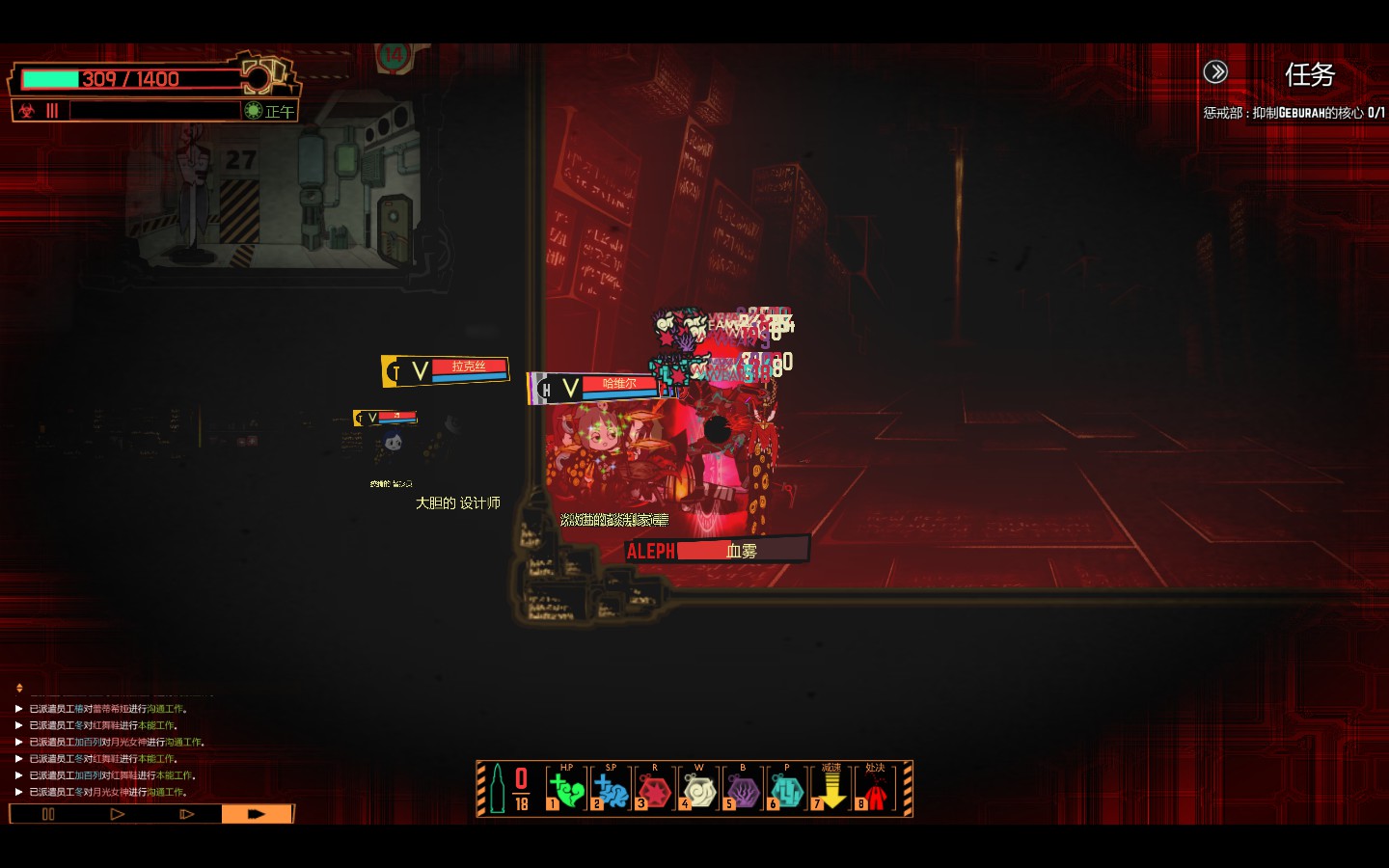Pause the game with the pause button
This screenshot has width=1389, height=868.
pyautogui.click(x=48, y=814)
